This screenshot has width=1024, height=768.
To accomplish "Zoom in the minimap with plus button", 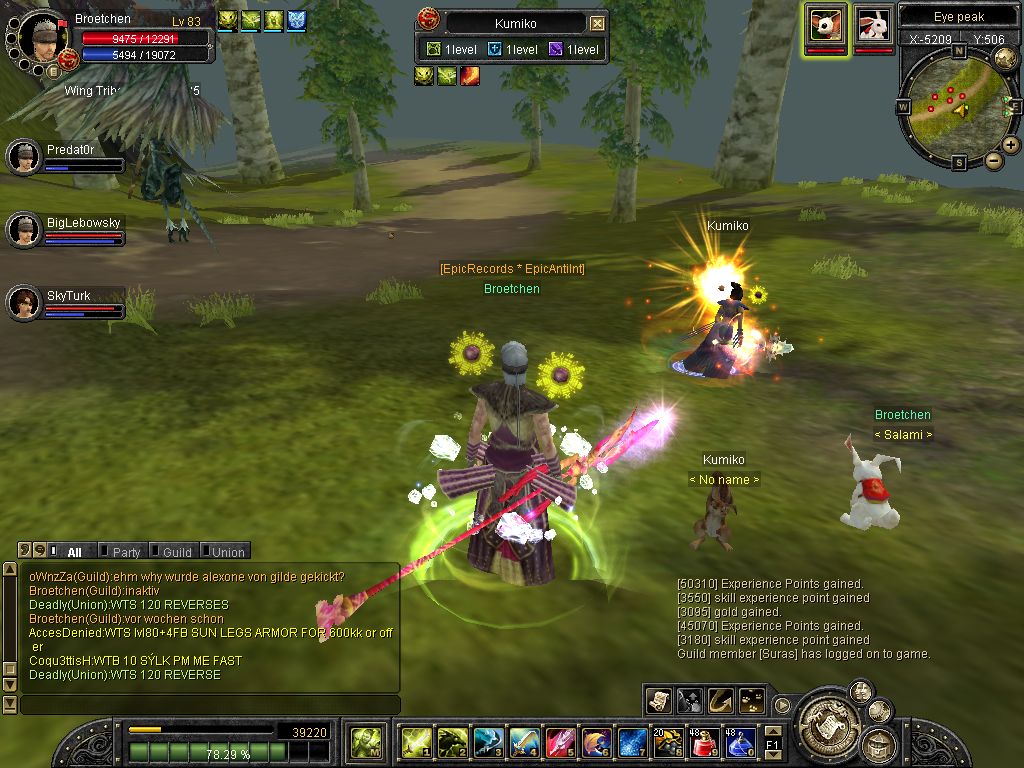I will click(1011, 145).
